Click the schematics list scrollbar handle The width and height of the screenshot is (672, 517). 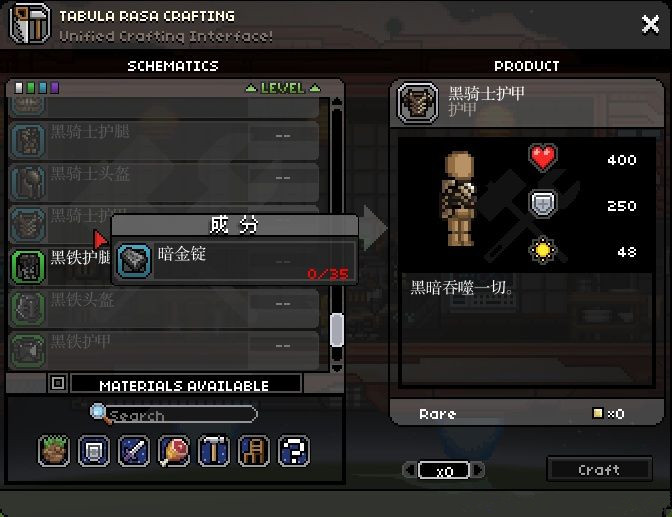tap(337, 329)
